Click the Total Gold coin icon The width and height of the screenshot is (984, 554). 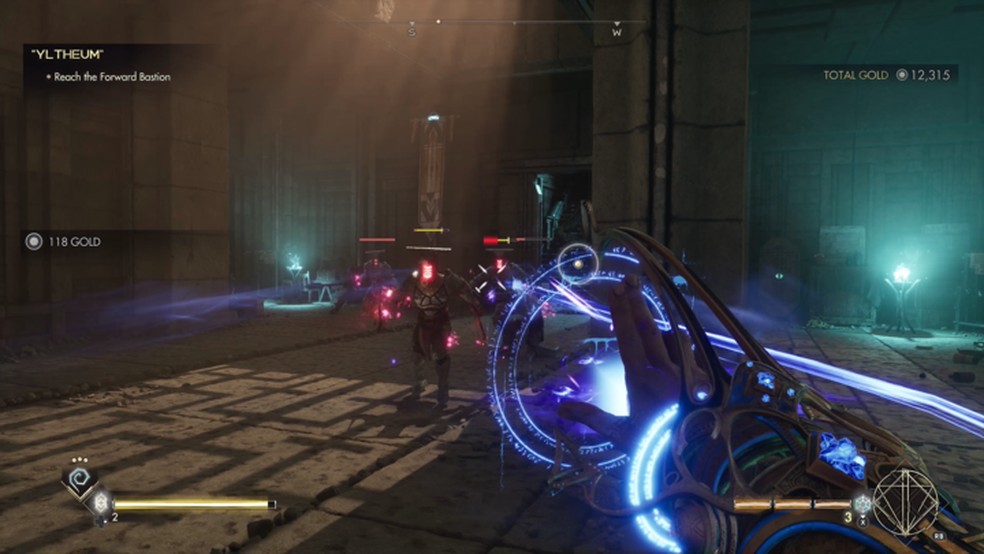[902, 75]
